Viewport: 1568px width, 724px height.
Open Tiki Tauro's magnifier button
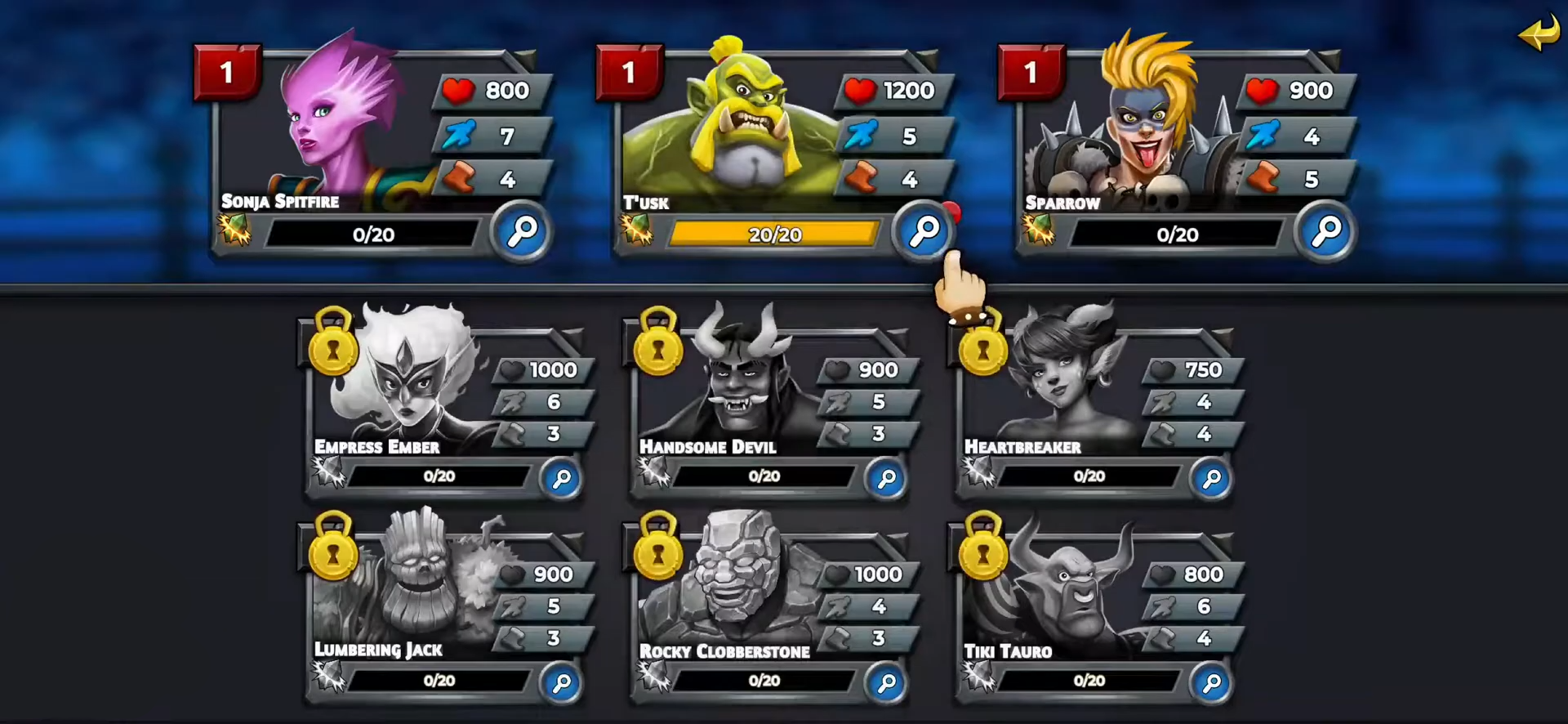(x=1211, y=683)
